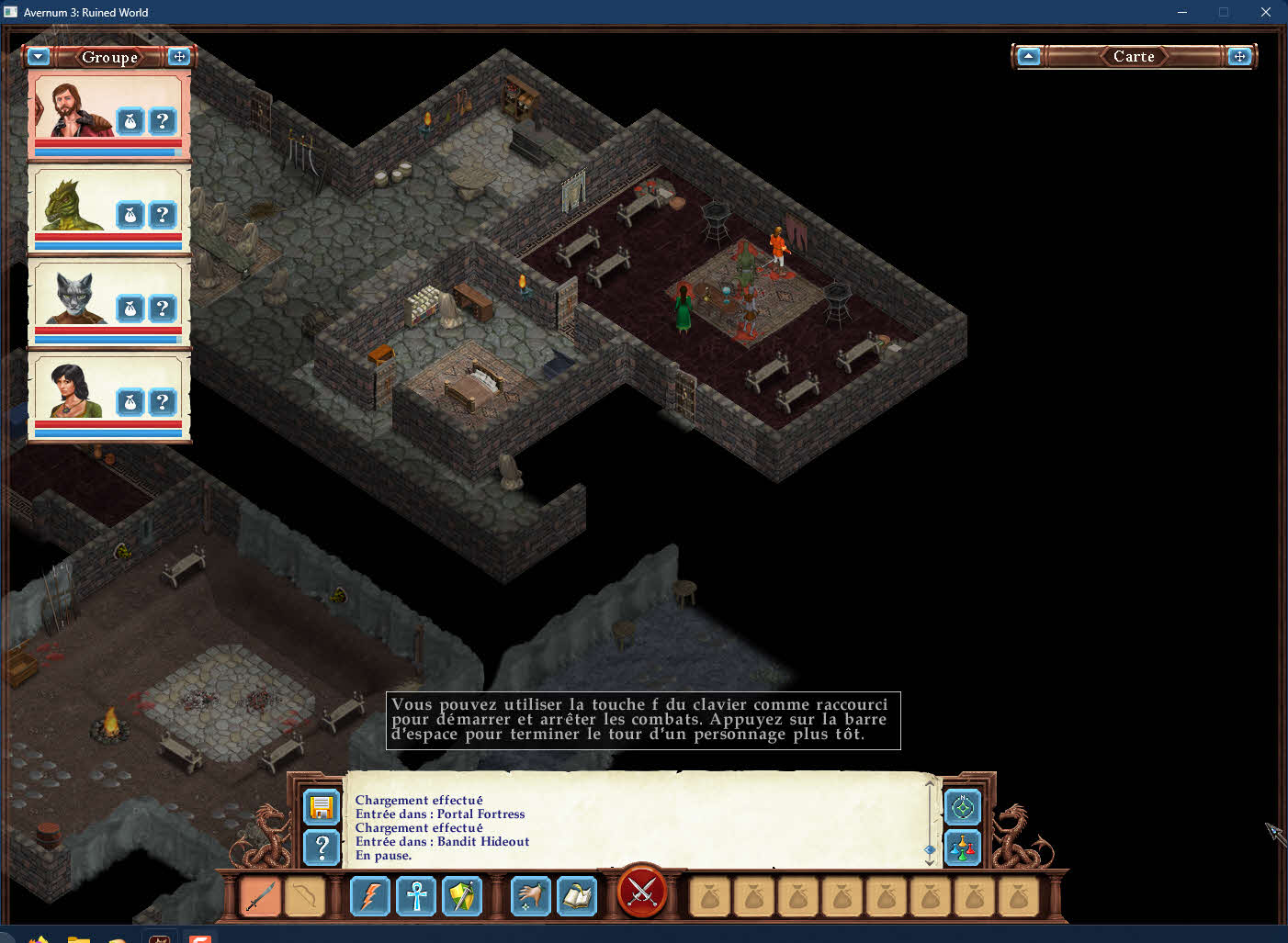This screenshot has width=1288, height=943.
Task: Click the move handle on the Carte panel
Action: [1239, 57]
